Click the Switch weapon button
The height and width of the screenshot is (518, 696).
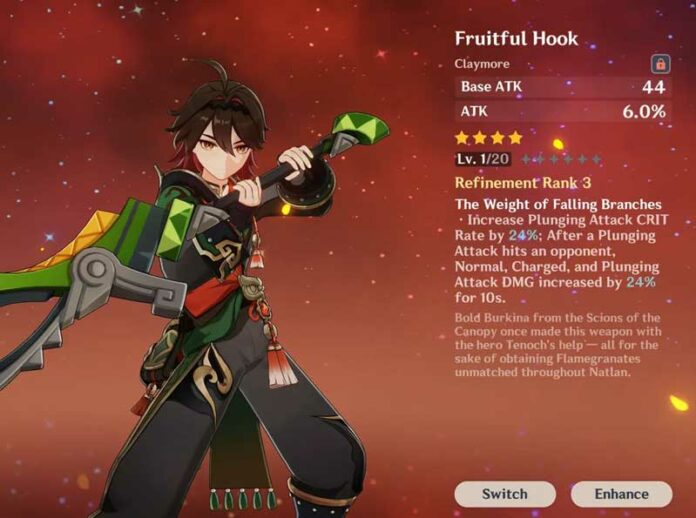coord(504,494)
